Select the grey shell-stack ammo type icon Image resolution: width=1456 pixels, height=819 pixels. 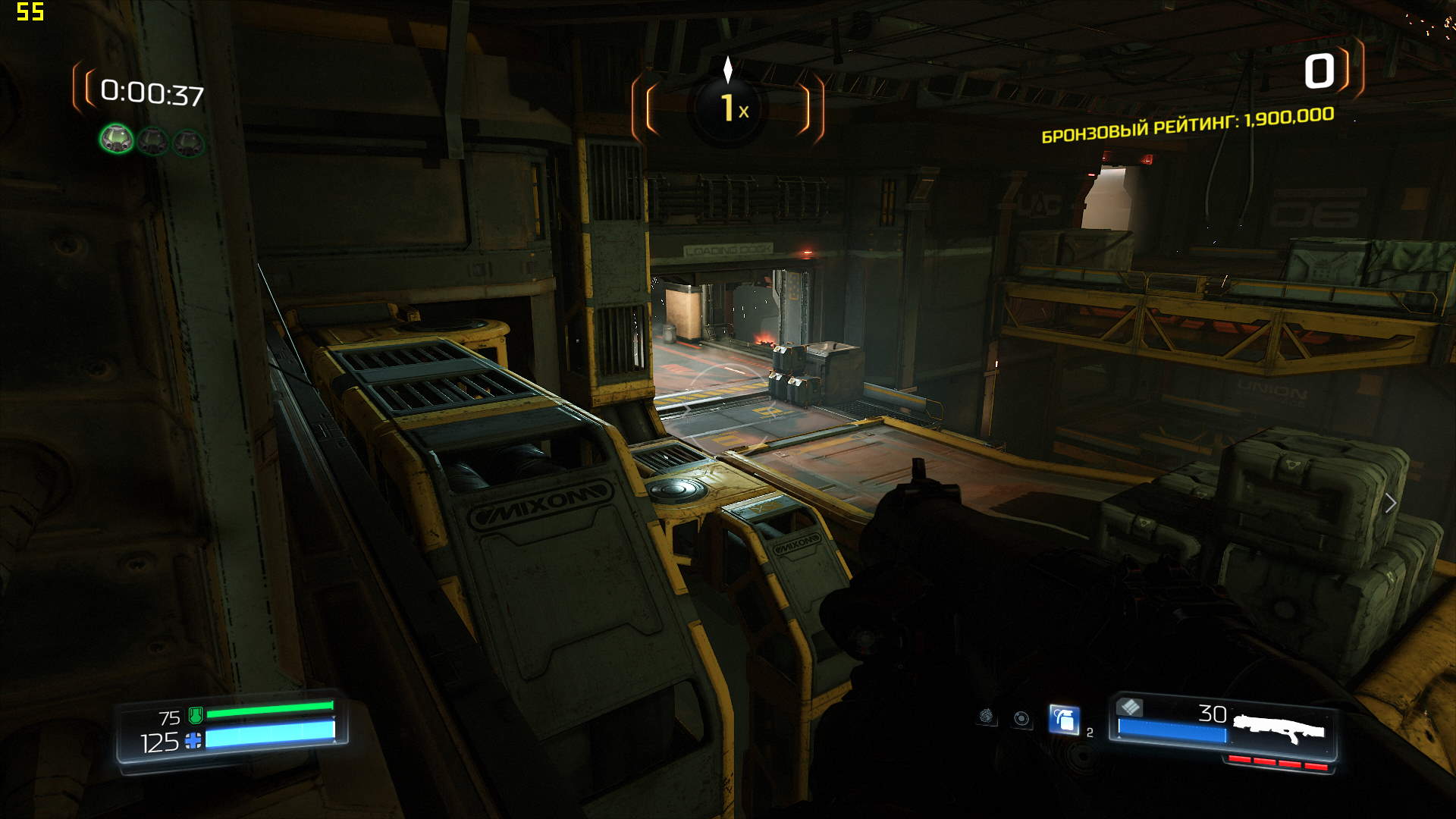point(1130,707)
